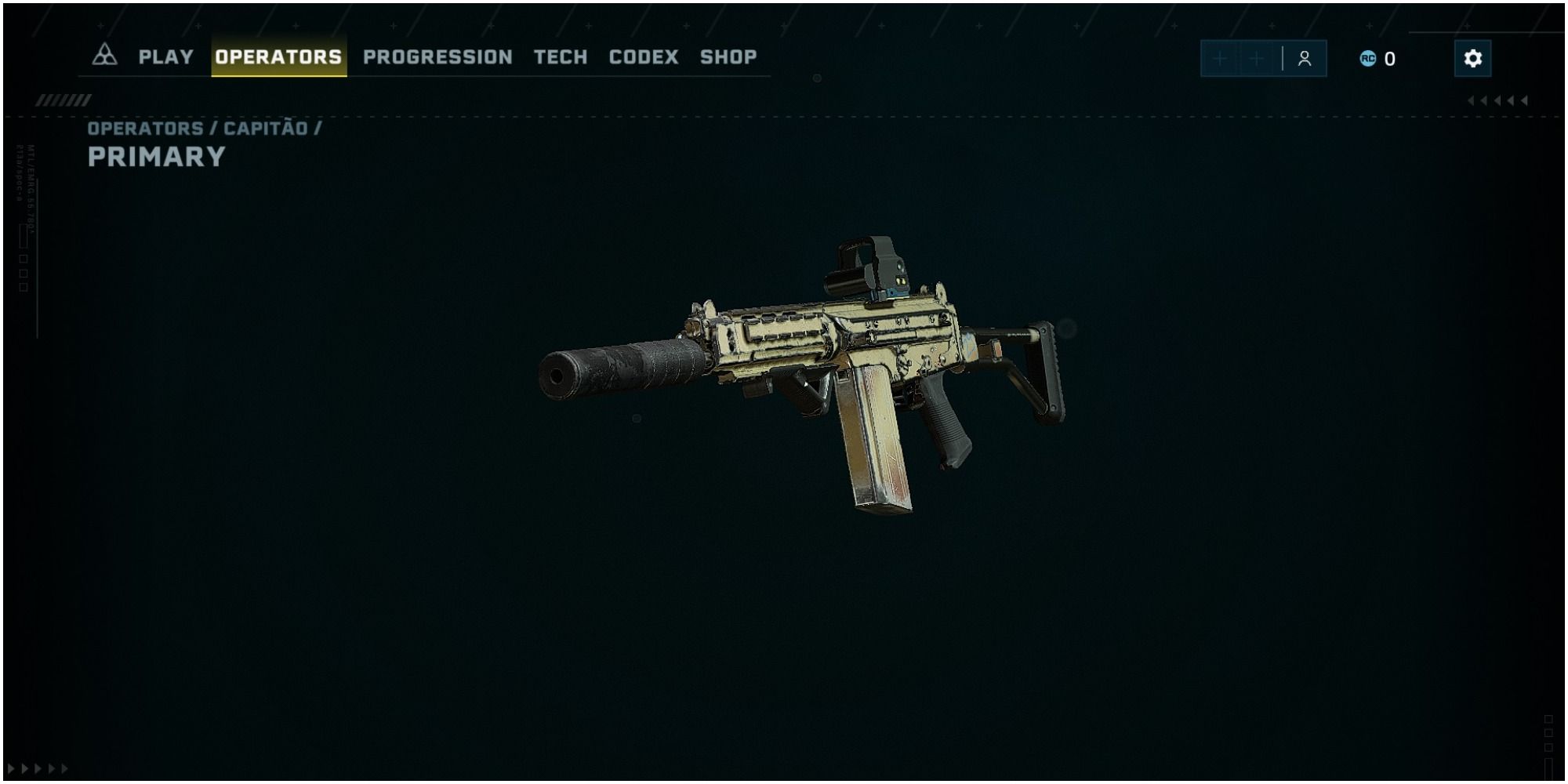Open the player profile icon
The width and height of the screenshot is (1568, 784).
(x=1303, y=59)
